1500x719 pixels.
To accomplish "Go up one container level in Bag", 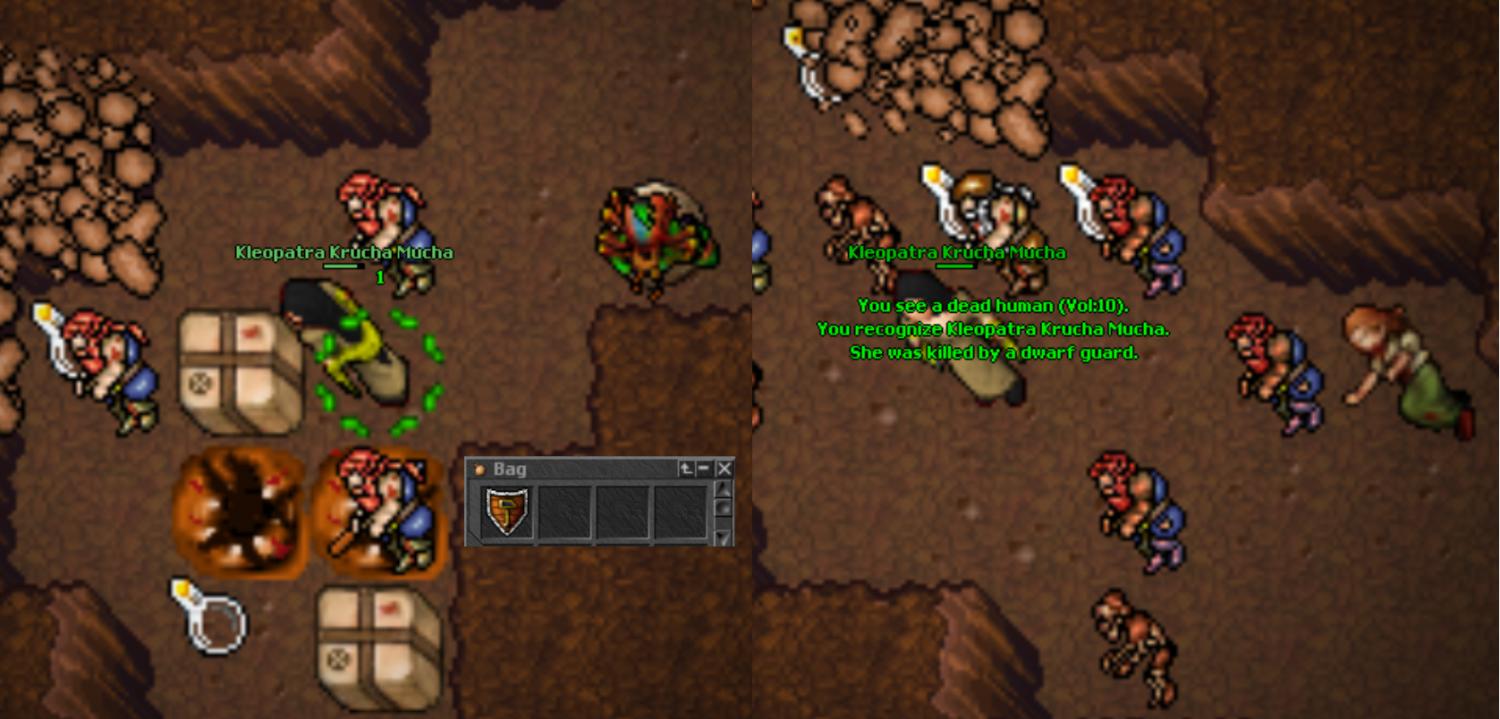I will [686, 468].
